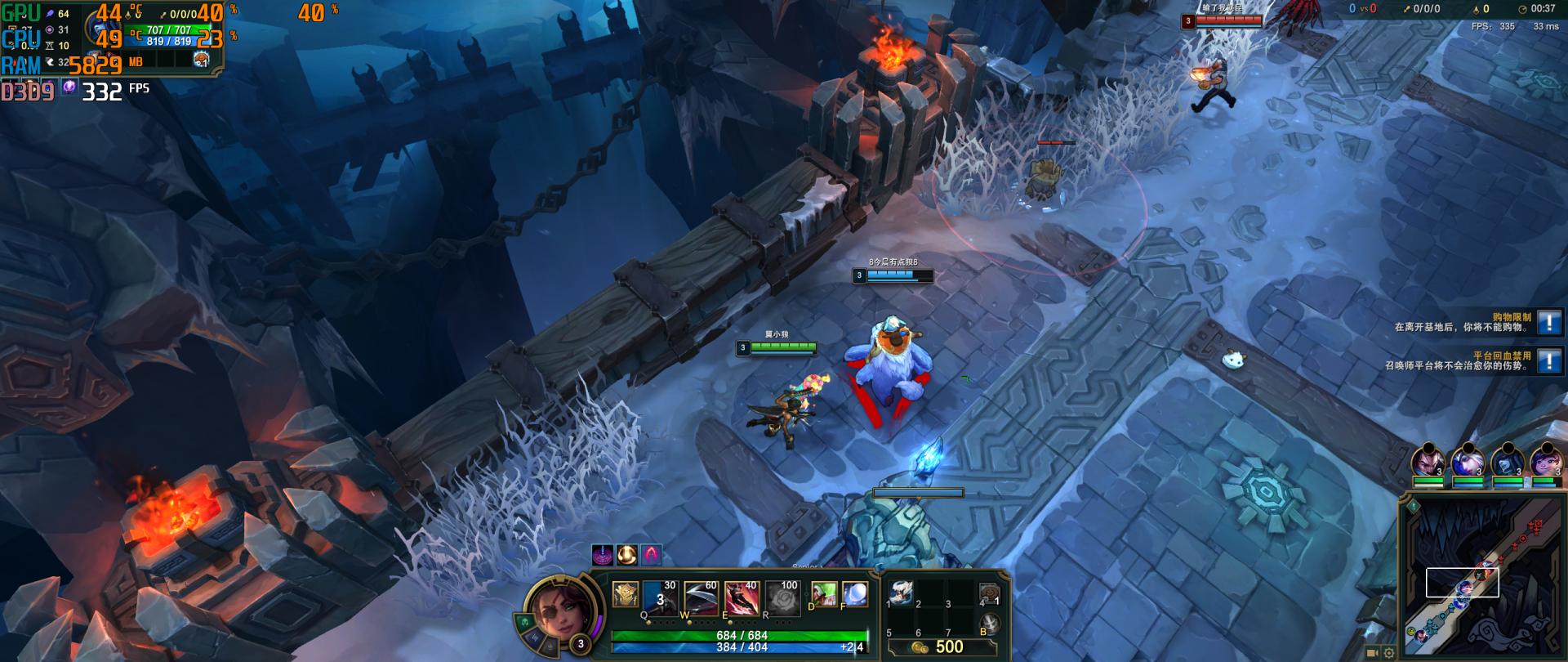The width and height of the screenshot is (1568, 662).
Task: Select the Yasuo teammate portrait
Action: pos(1428,462)
